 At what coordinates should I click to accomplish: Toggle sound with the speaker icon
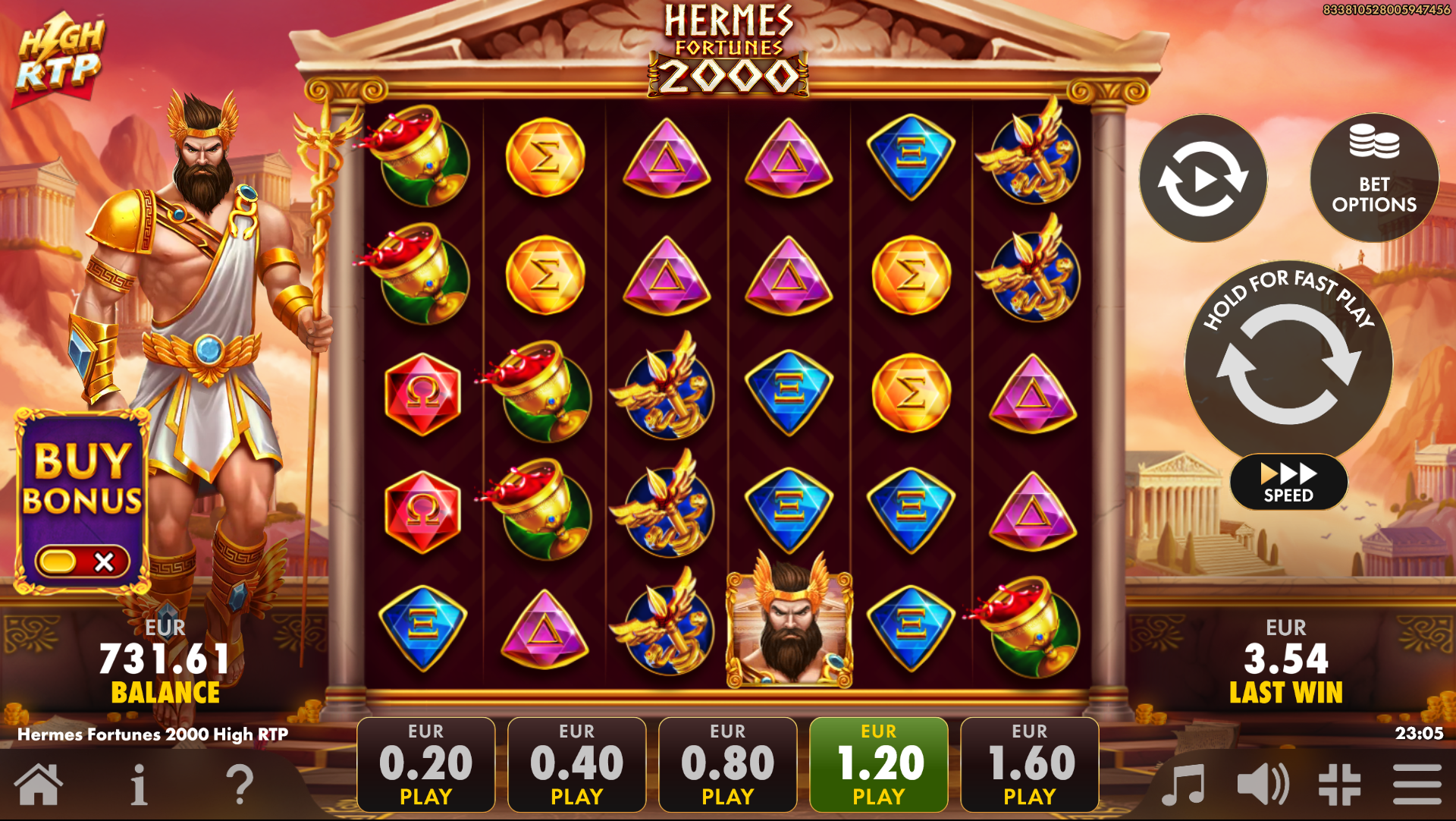click(1262, 785)
